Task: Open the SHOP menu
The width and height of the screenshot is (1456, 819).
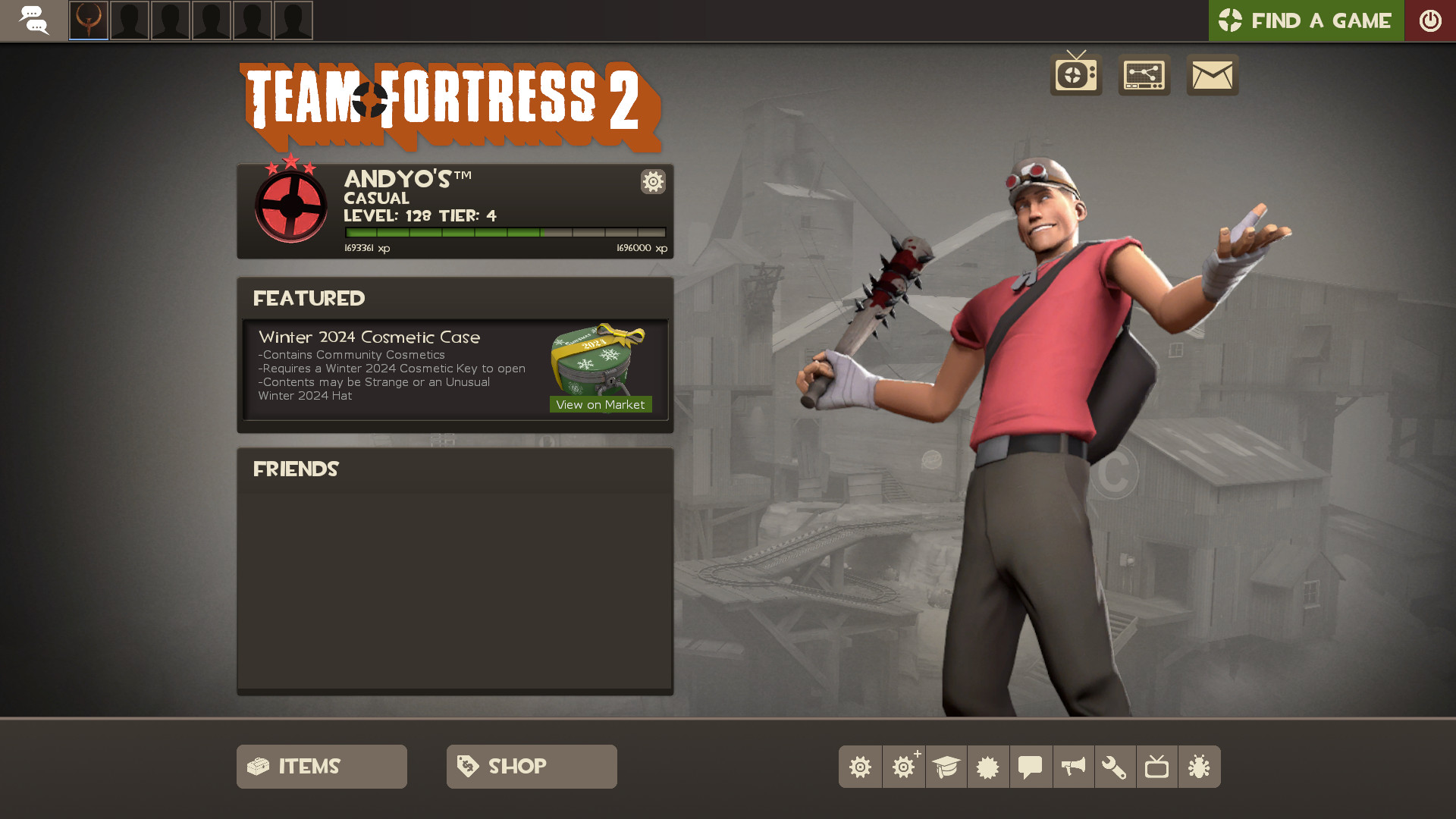Action: pos(531,766)
